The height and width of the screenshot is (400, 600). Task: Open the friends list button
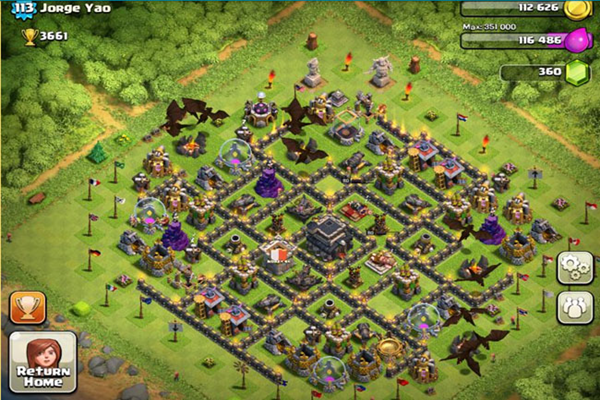point(575,306)
